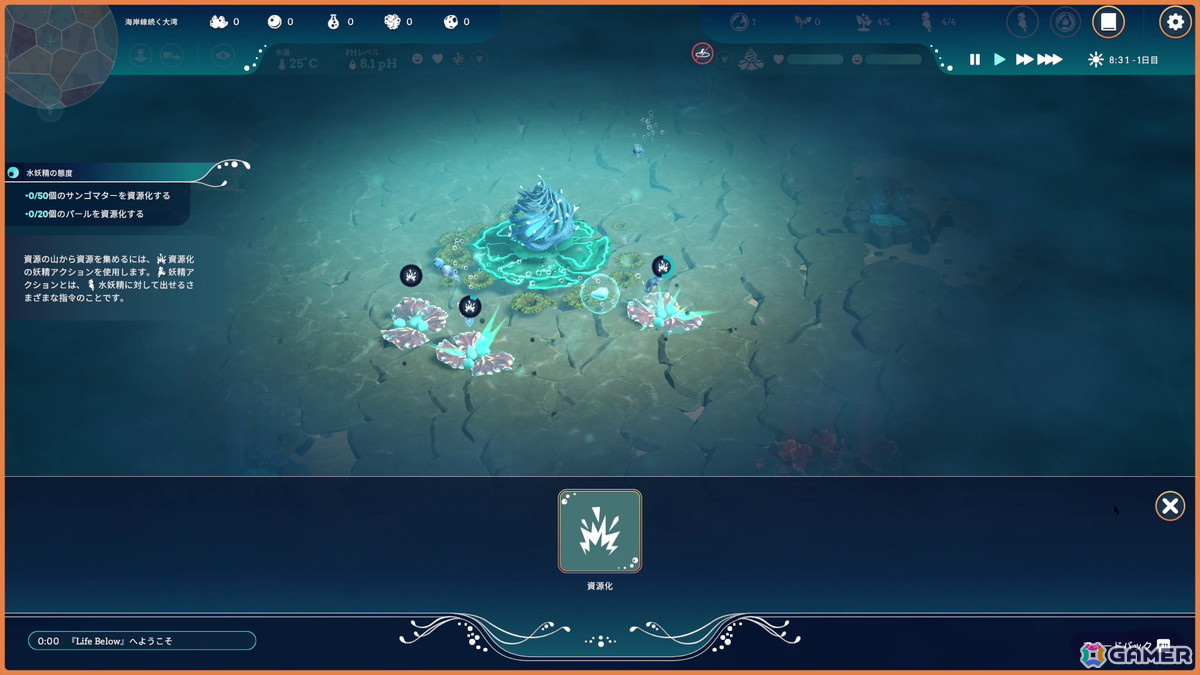Close the fairy action panel
Viewport: 1200px width, 675px height.
[x=1170, y=506]
